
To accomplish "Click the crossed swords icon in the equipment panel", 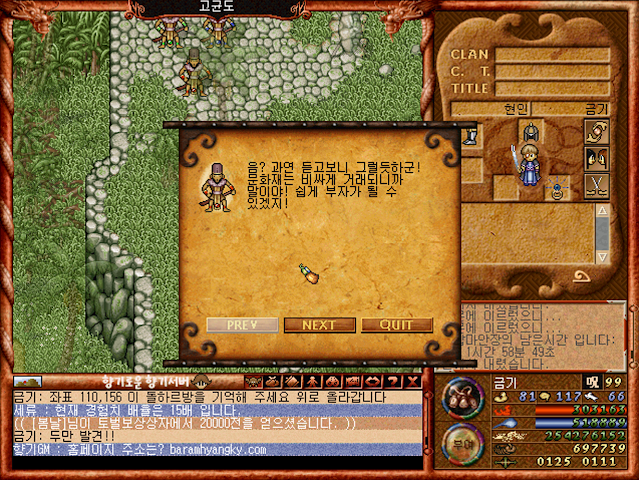I will click(x=596, y=185).
